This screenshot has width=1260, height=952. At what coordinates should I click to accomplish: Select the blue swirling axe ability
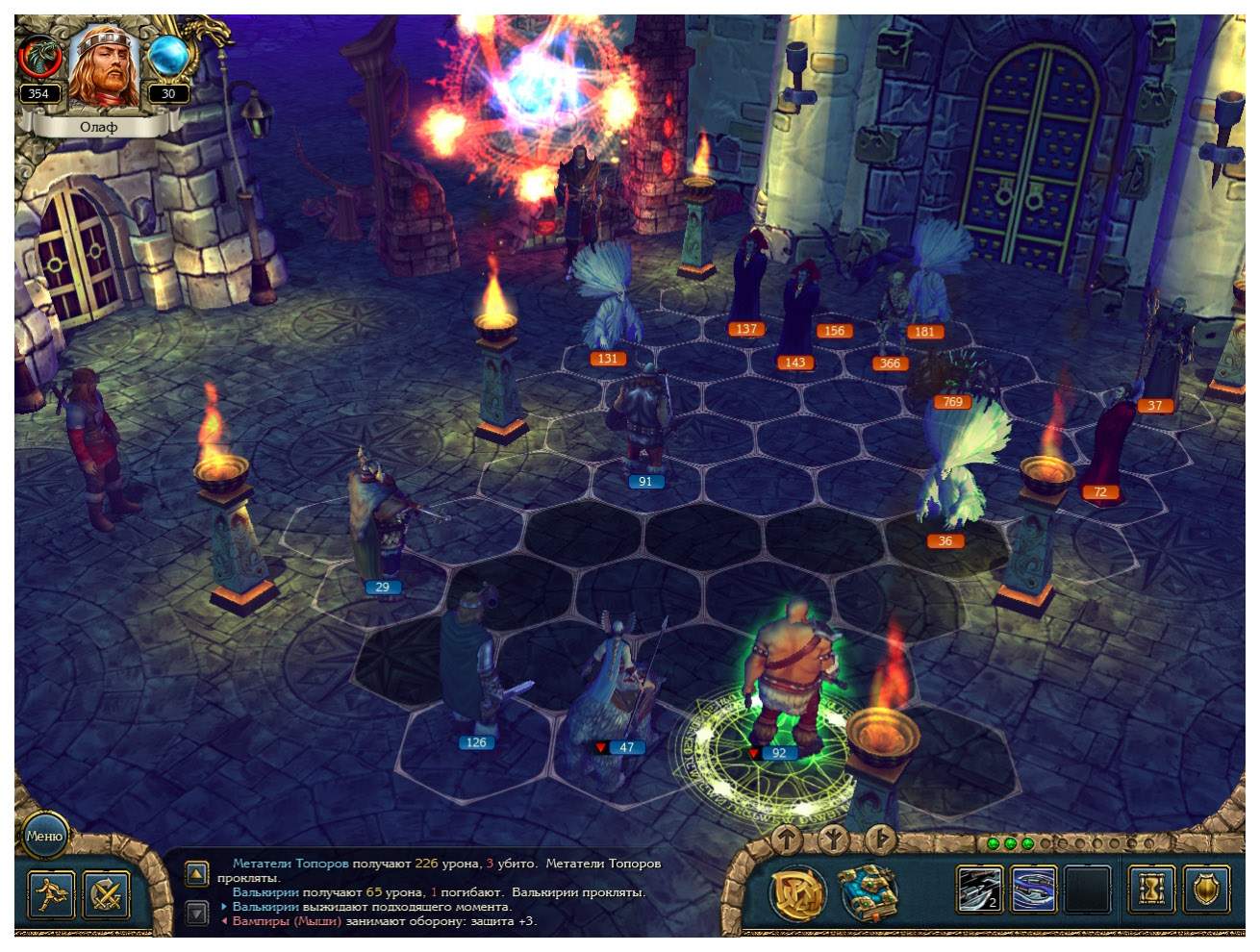point(1034,889)
